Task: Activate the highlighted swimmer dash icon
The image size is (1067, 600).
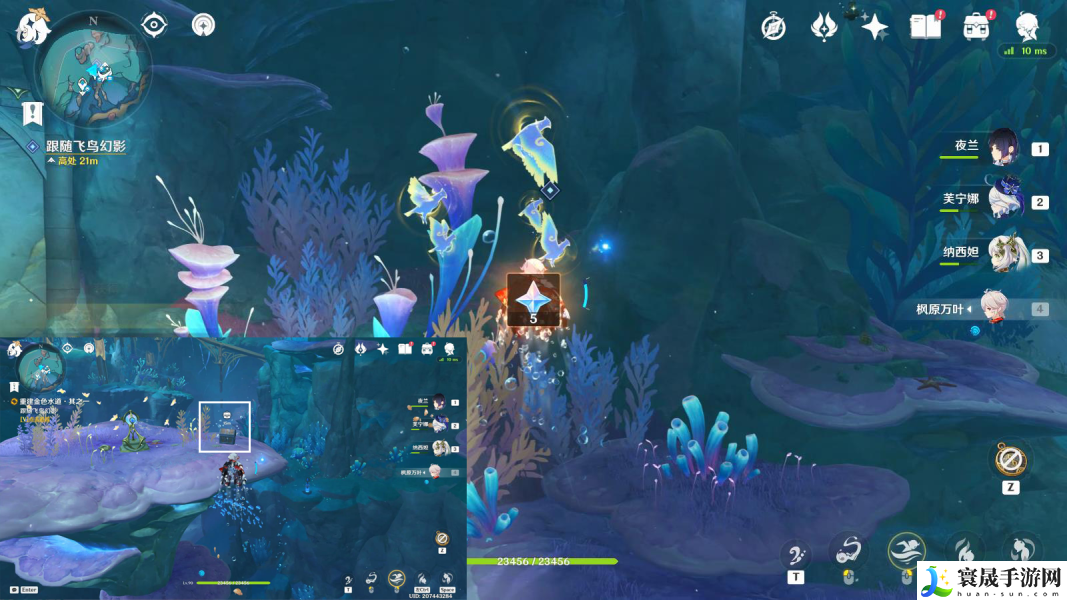Action: 906,550
